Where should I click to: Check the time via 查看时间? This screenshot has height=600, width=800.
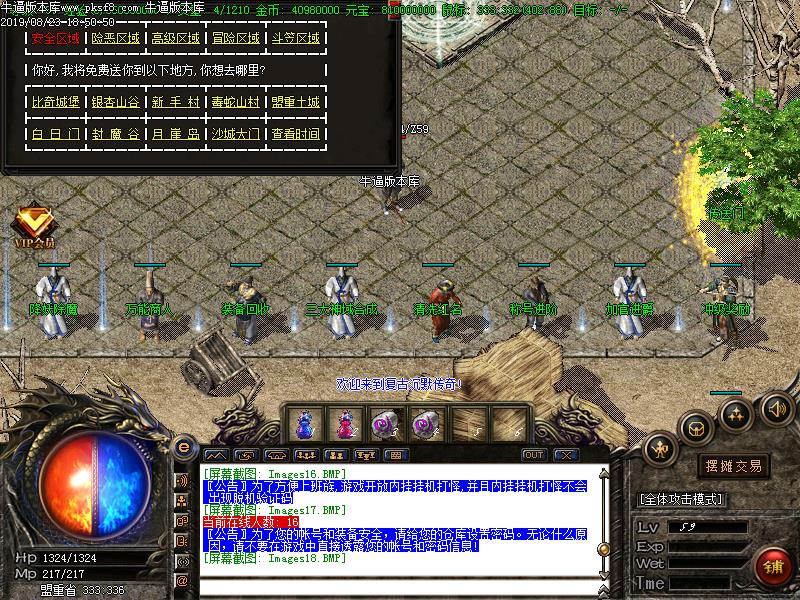tap(295, 134)
